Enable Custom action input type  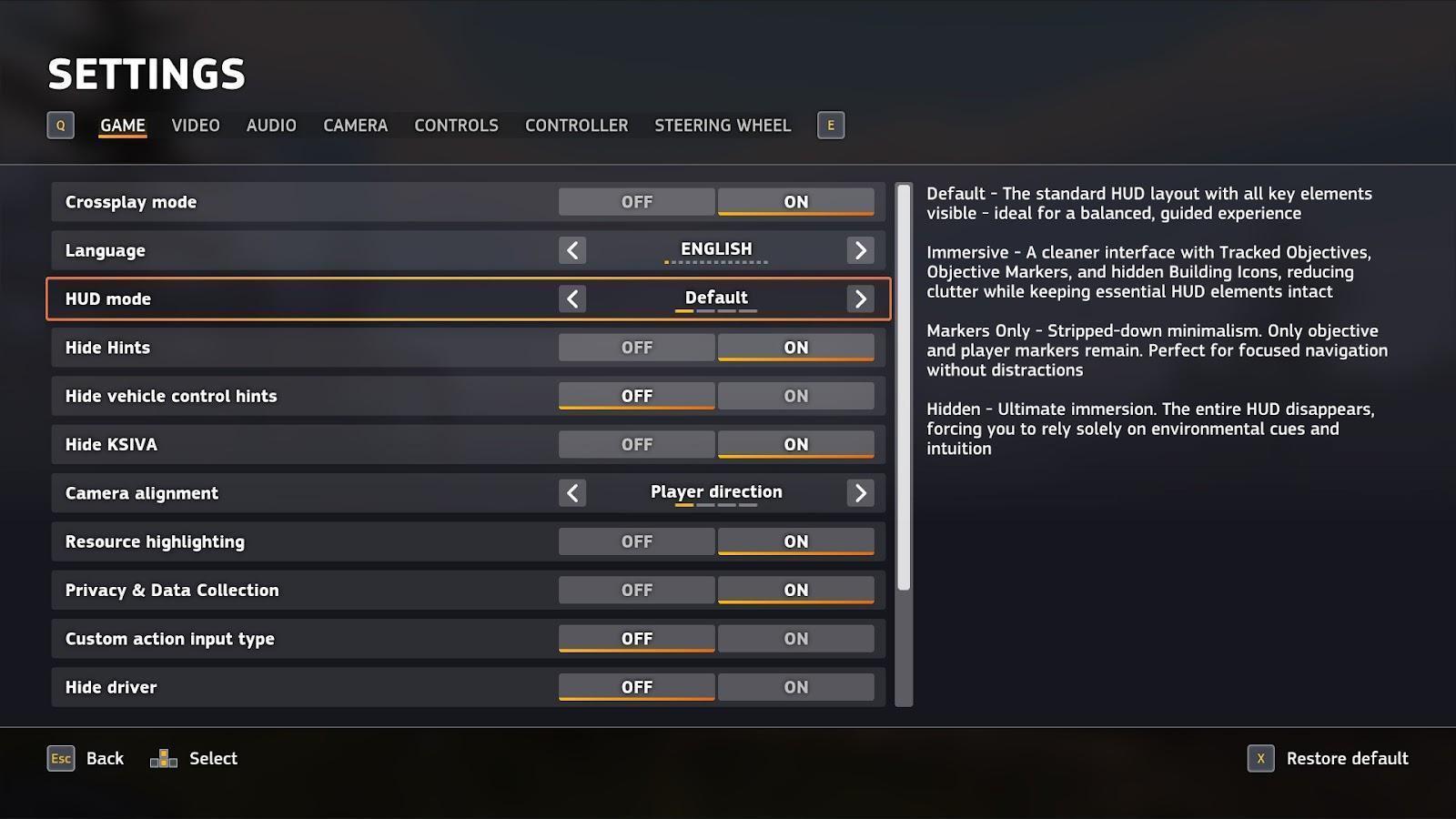coord(795,639)
